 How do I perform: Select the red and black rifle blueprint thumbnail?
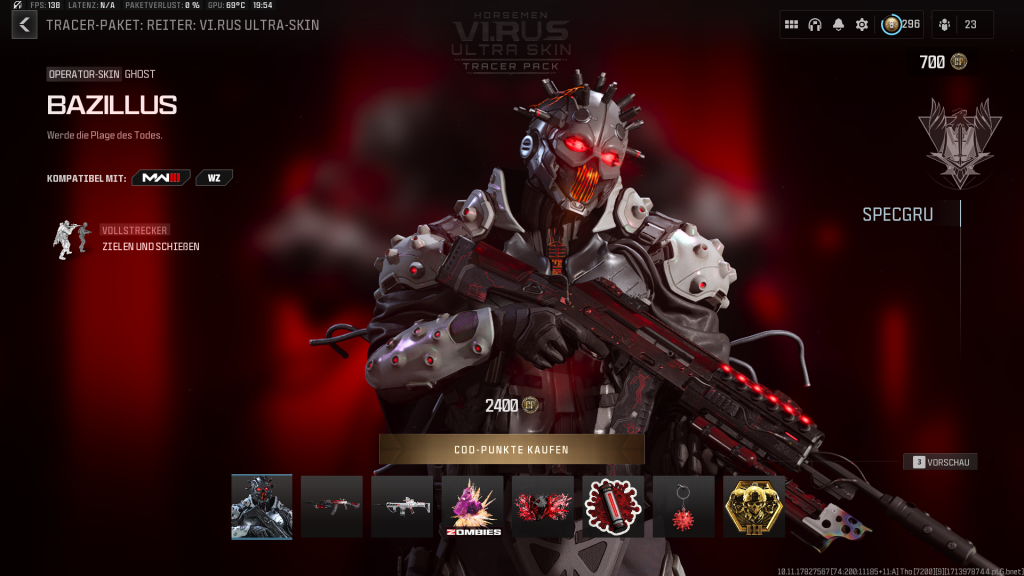click(x=332, y=507)
